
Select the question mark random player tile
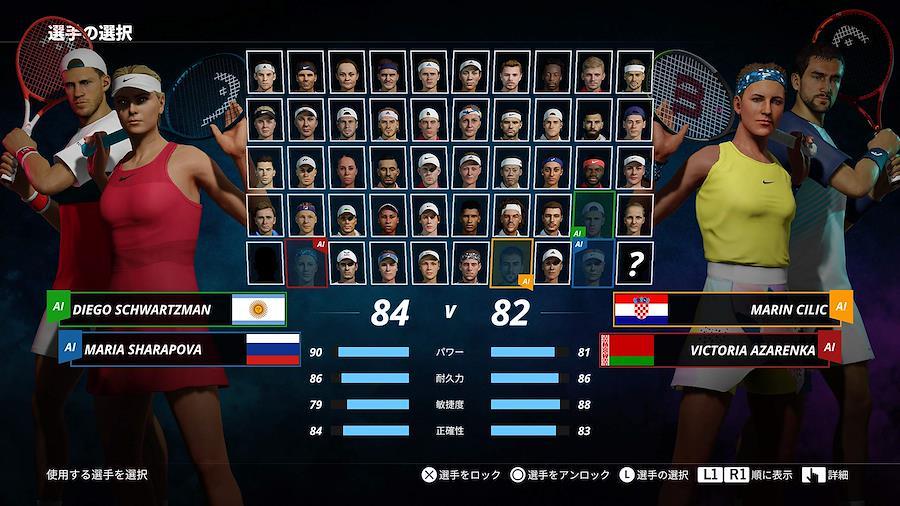click(634, 263)
